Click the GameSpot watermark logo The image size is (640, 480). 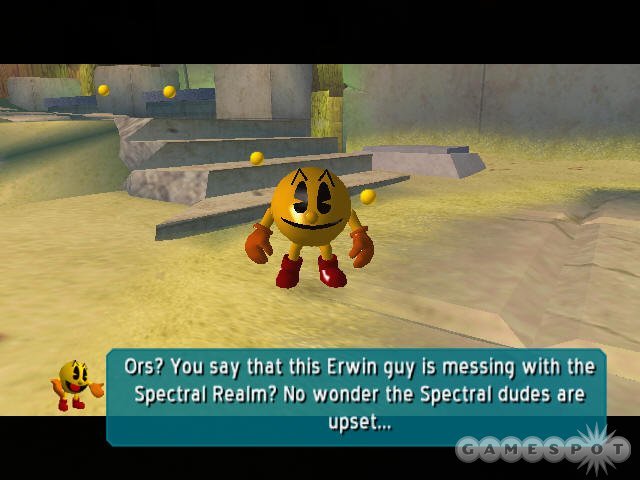(x=540, y=449)
